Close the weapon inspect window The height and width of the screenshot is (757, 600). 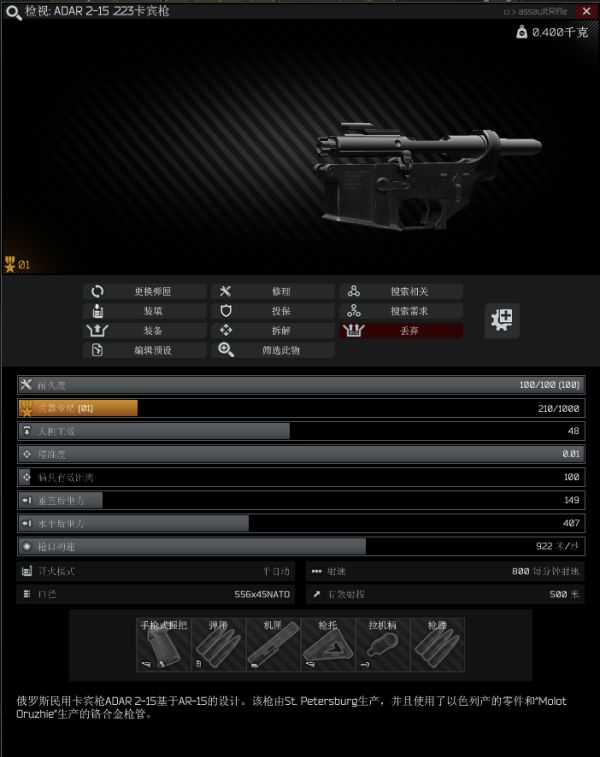click(x=586, y=11)
